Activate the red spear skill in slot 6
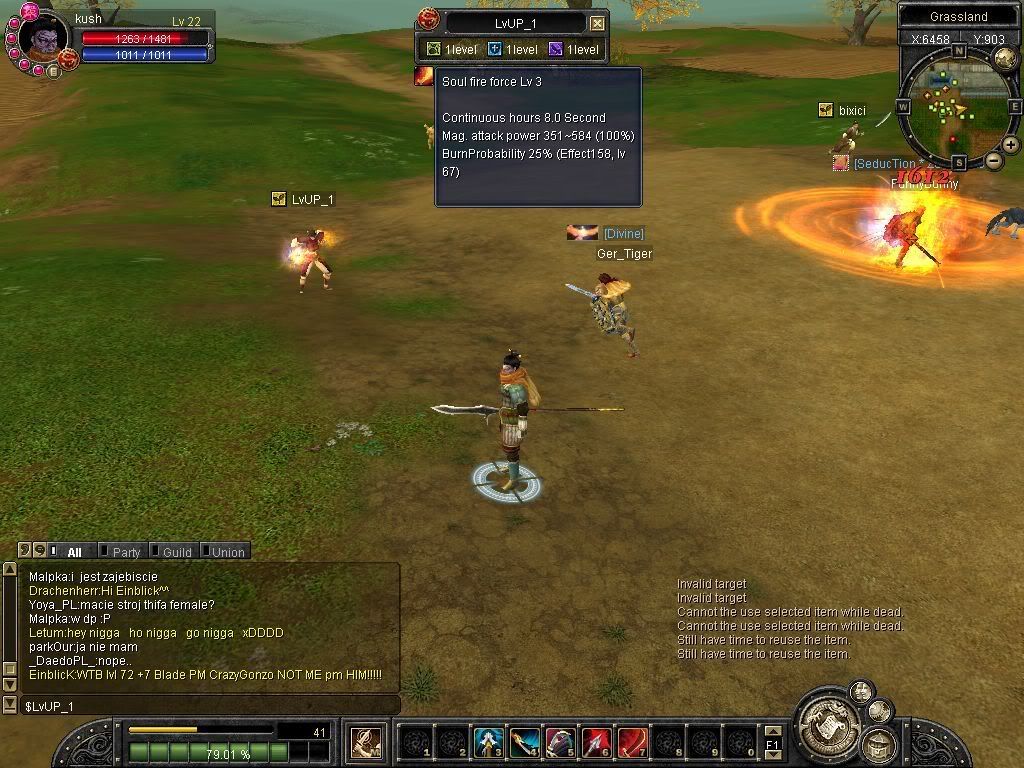Screen dimensions: 1024x768 (x=596, y=742)
